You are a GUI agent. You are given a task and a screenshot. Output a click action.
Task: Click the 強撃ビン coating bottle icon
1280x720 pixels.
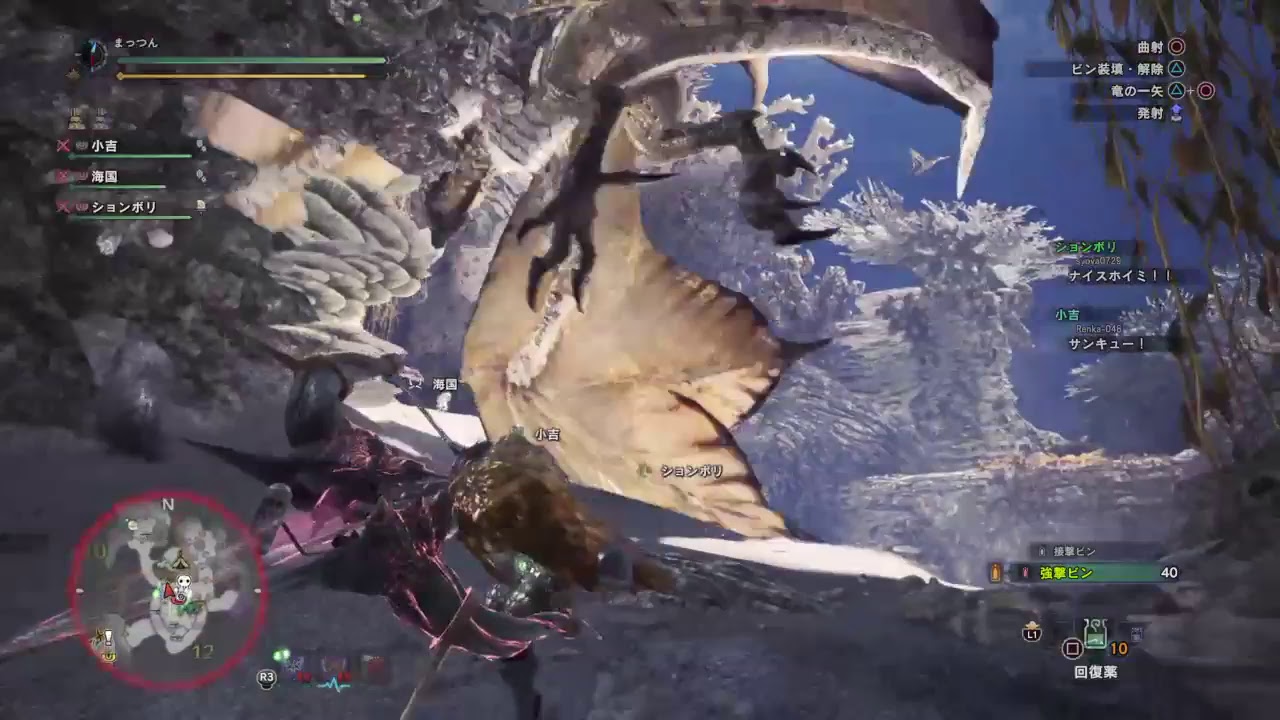click(1025, 571)
